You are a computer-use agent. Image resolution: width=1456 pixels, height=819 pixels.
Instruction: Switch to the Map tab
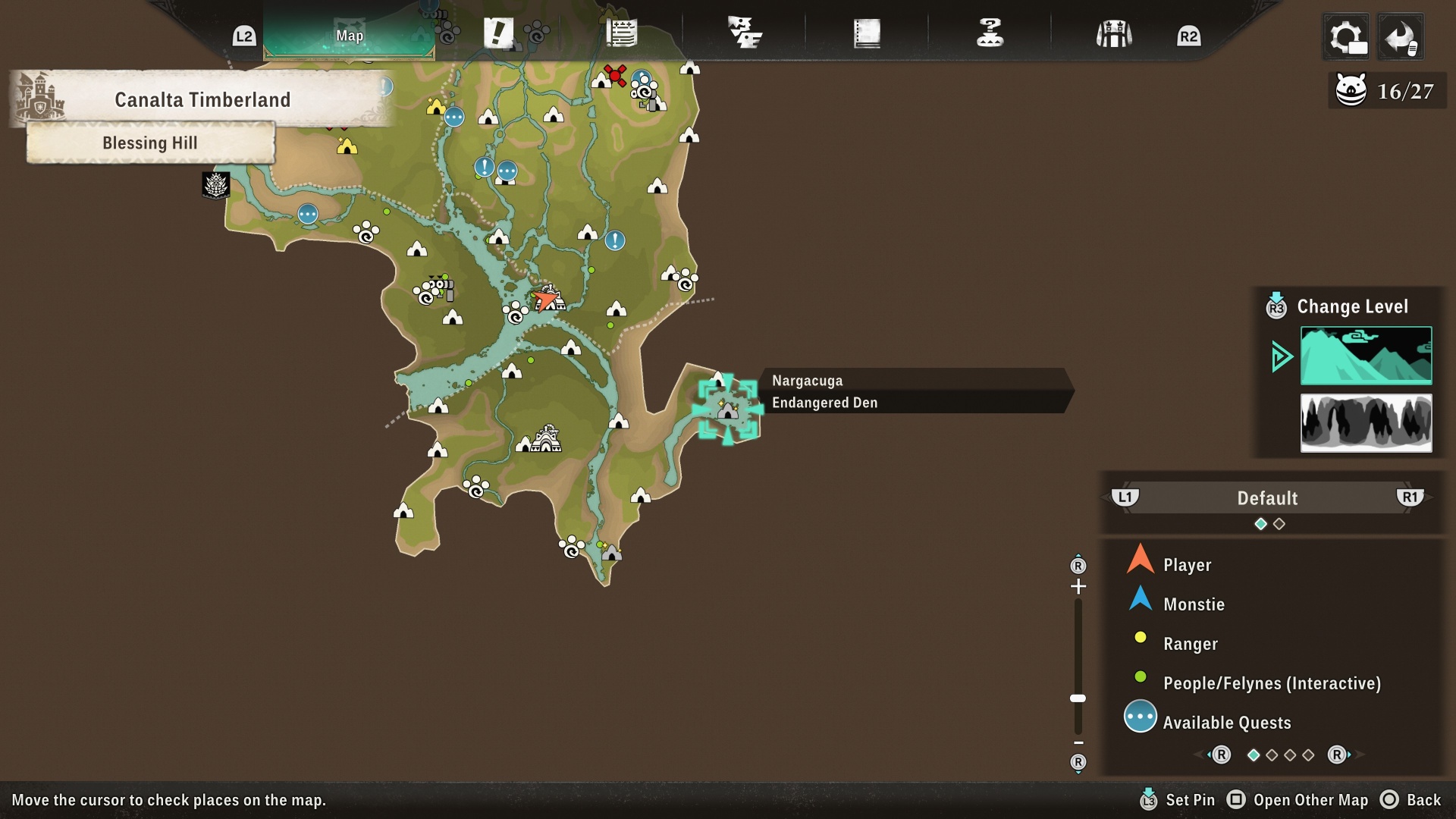click(350, 35)
